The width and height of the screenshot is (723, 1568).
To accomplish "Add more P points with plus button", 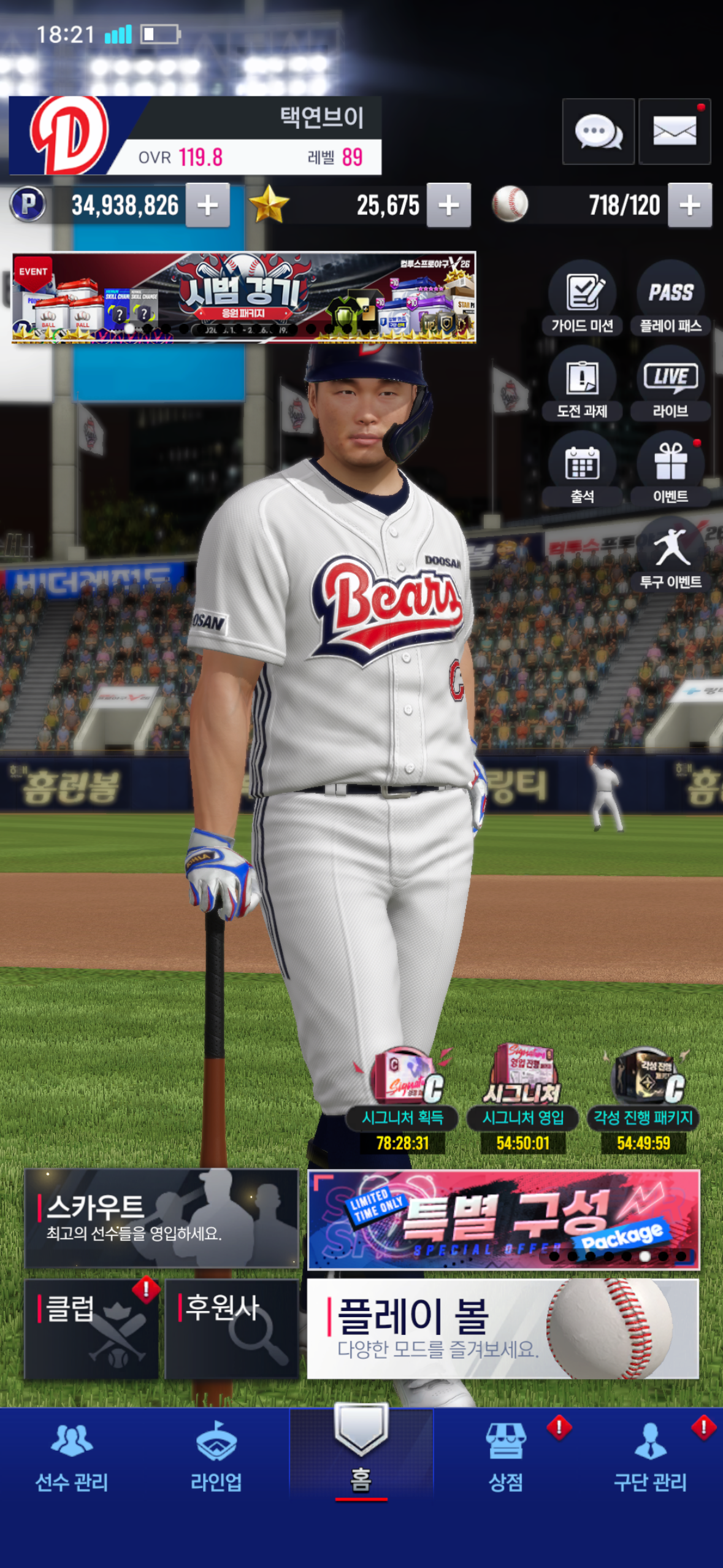I will [208, 206].
